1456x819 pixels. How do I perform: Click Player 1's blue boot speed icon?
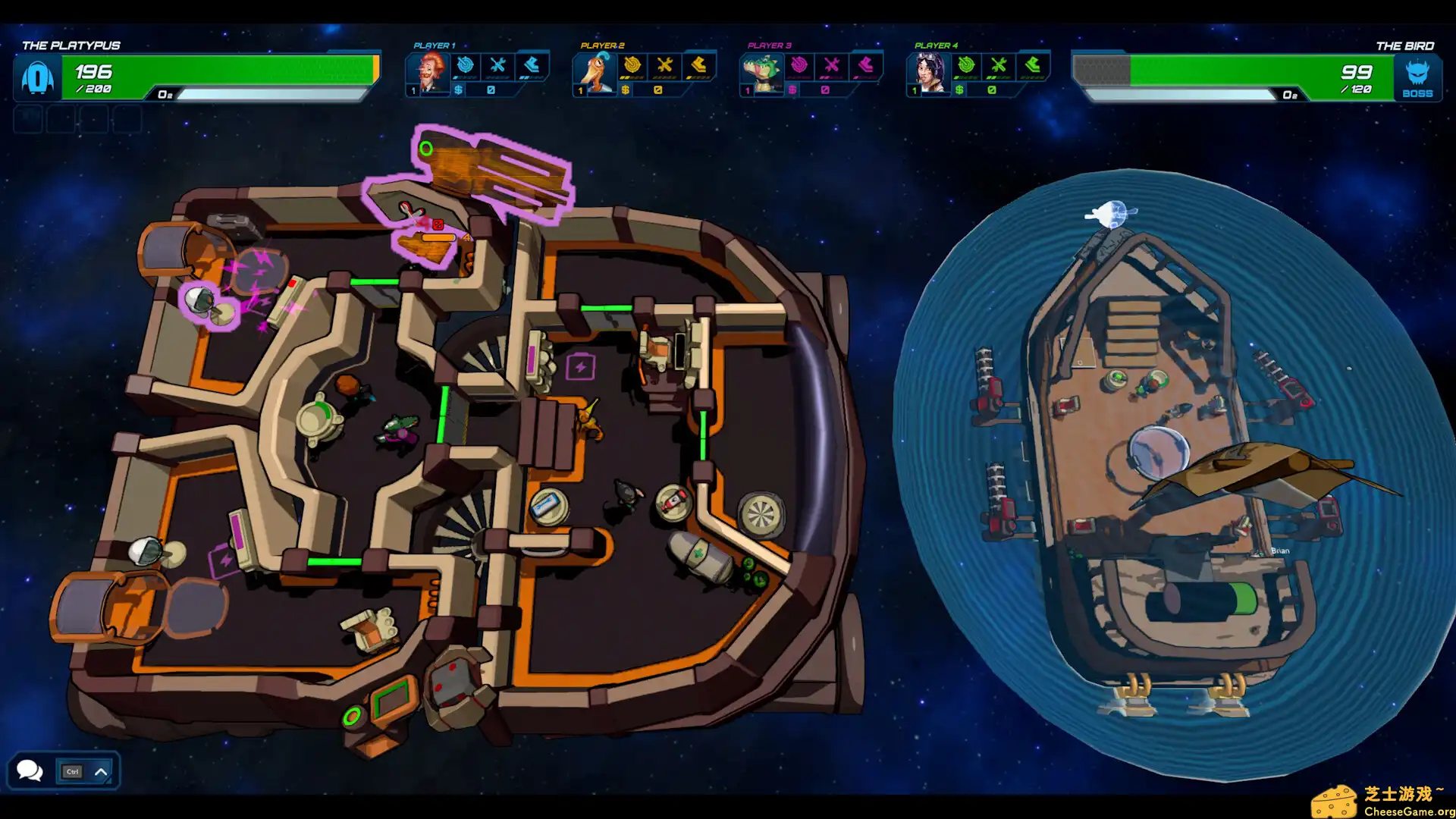pyautogui.click(x=532, y=66)
